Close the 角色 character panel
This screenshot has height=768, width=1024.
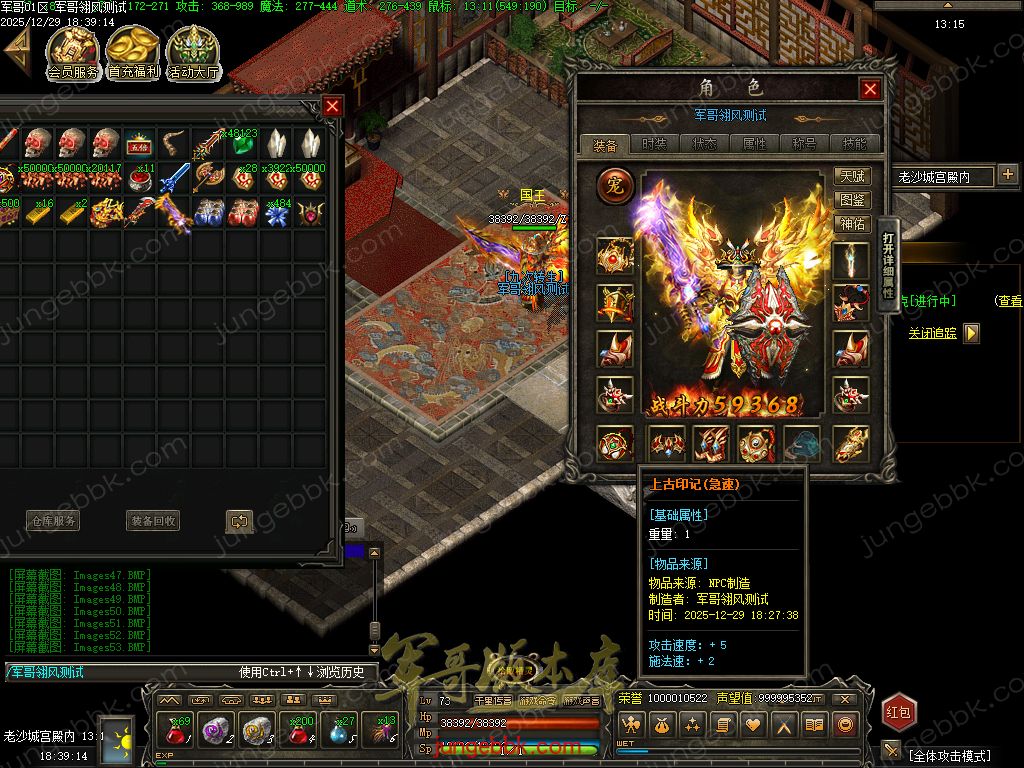[870, 90]
